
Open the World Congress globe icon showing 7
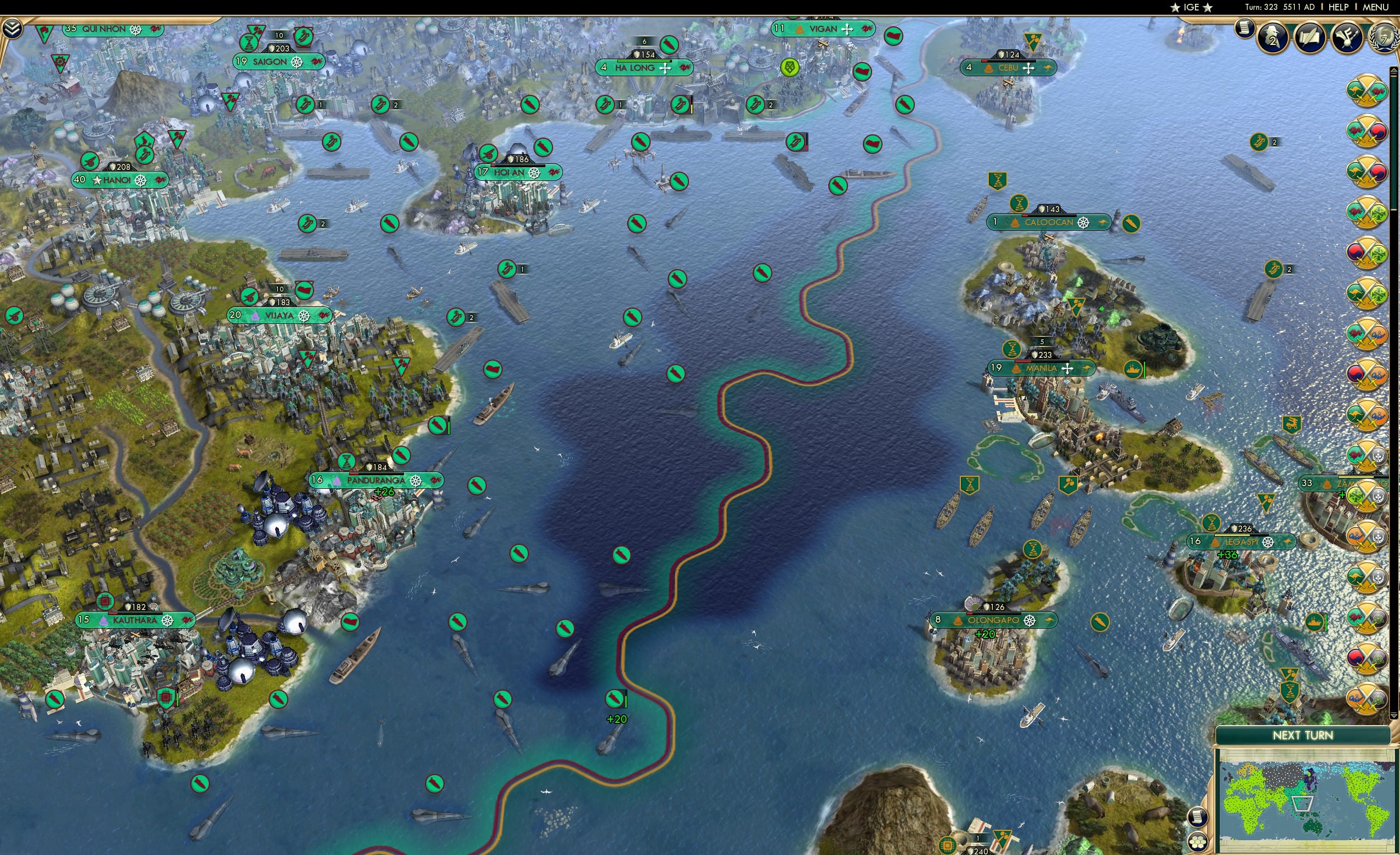pyautogui.click(x=1386, y=38)
